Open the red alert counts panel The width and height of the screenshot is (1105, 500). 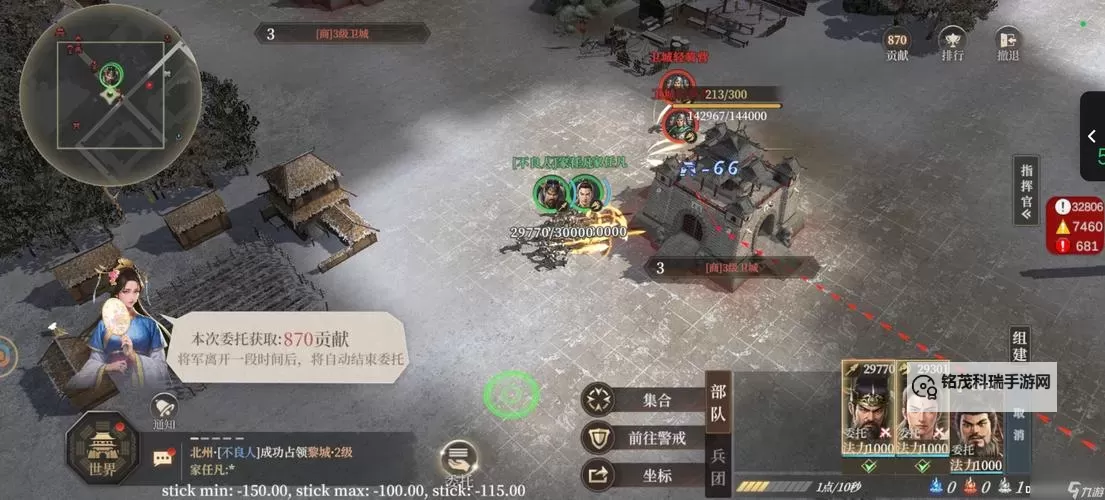(x=1075, y=226)
